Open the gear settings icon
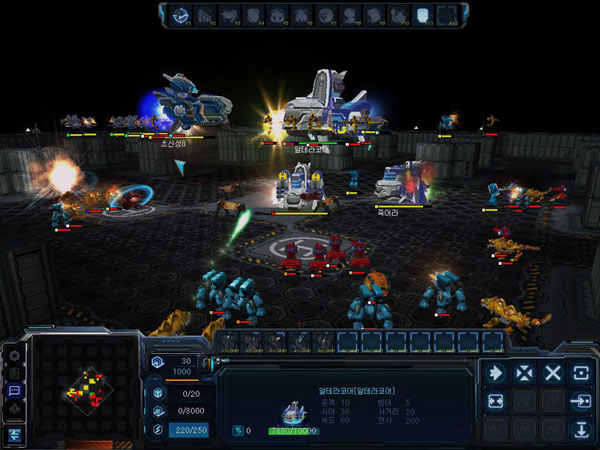Screen dimensions: 600x450 coord(14,355)
